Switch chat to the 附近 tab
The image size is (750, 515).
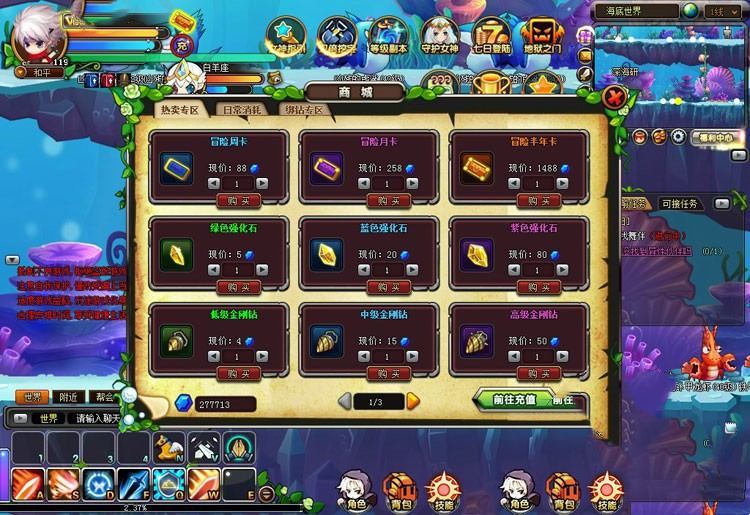68,397
